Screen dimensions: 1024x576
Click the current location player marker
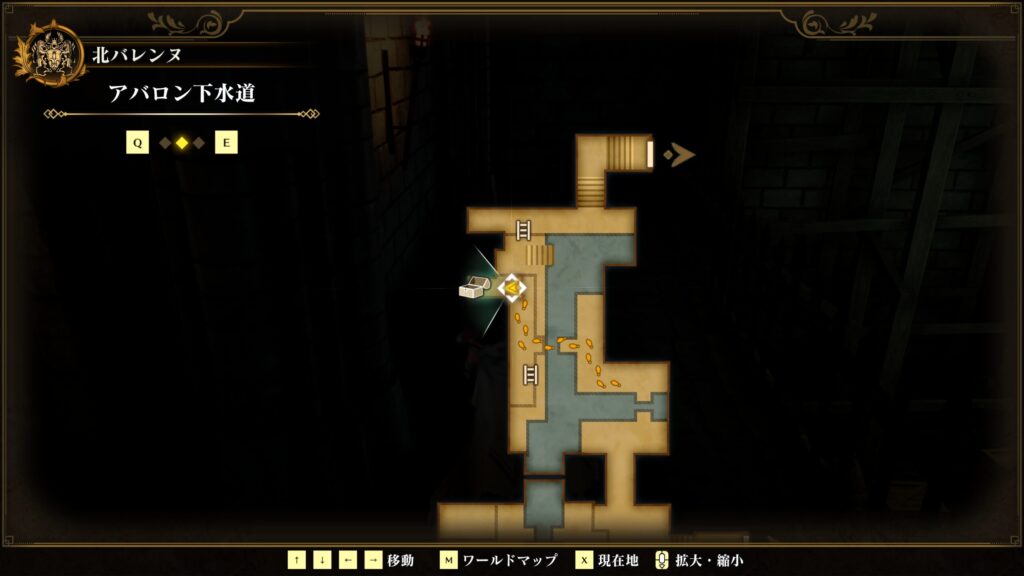tap(512, 288)
